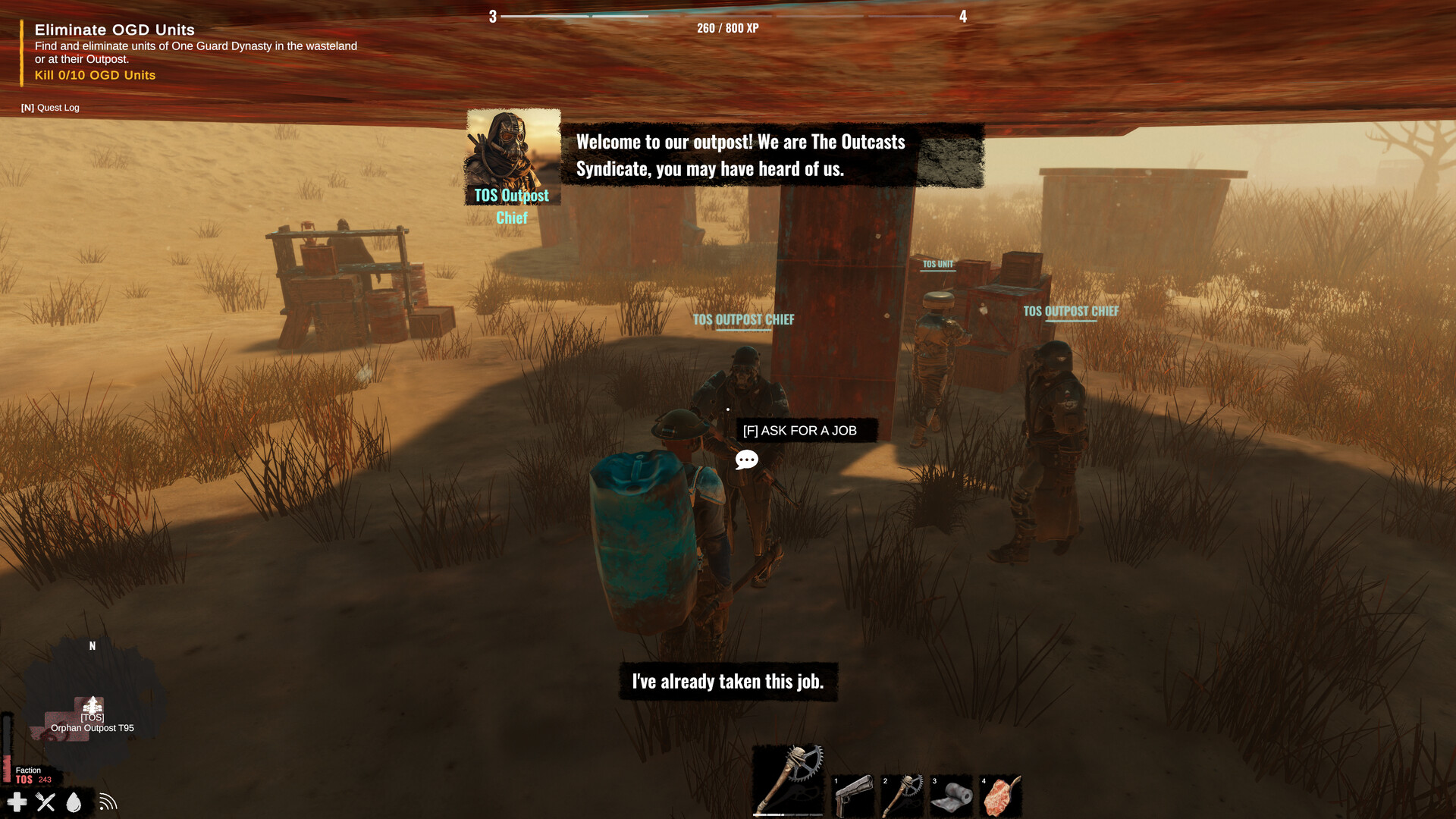
Task: Click the radio signal status icon
Action: coord(108,801)
